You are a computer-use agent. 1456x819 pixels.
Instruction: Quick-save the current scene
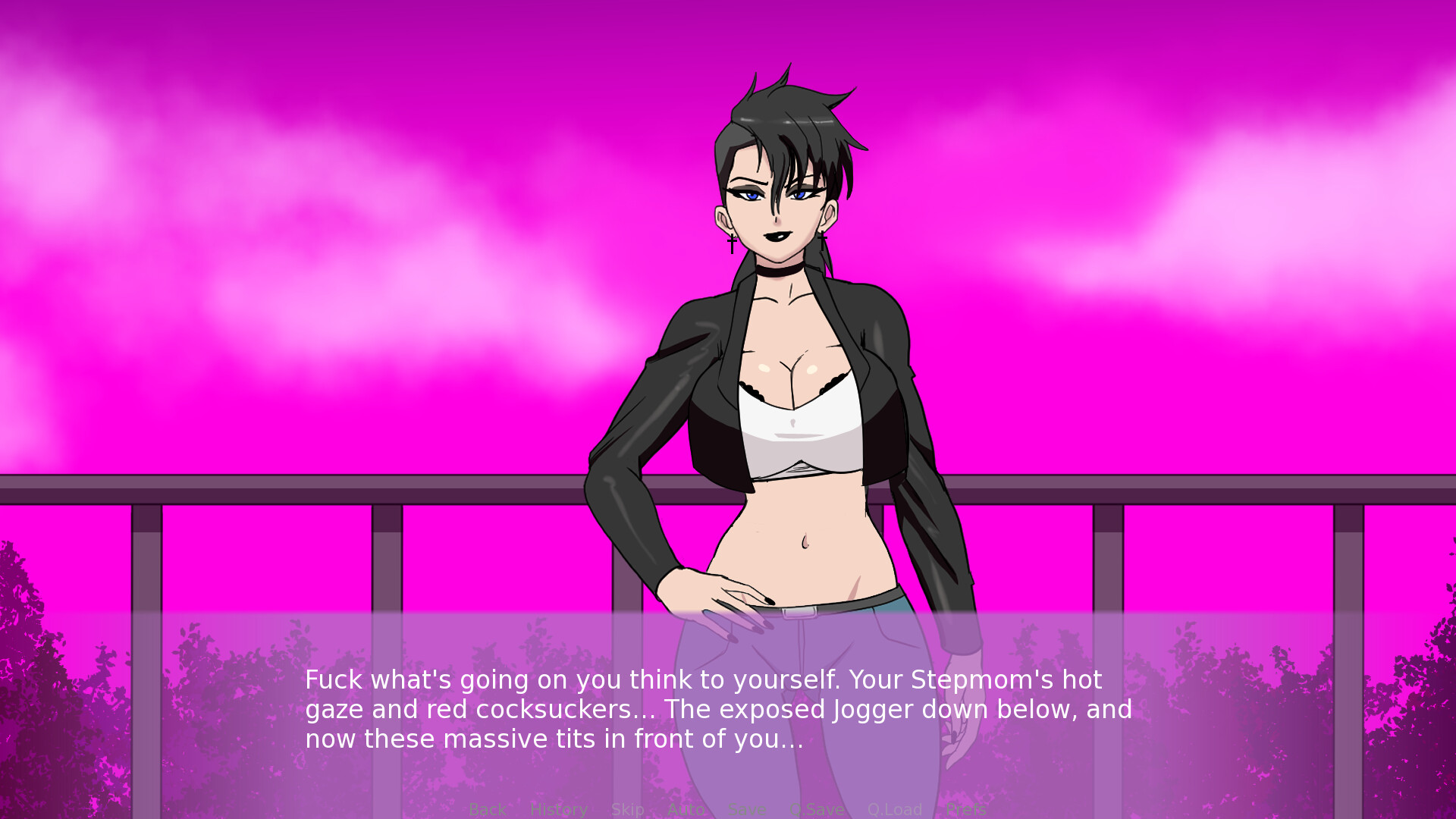click(x=817, y=809)
